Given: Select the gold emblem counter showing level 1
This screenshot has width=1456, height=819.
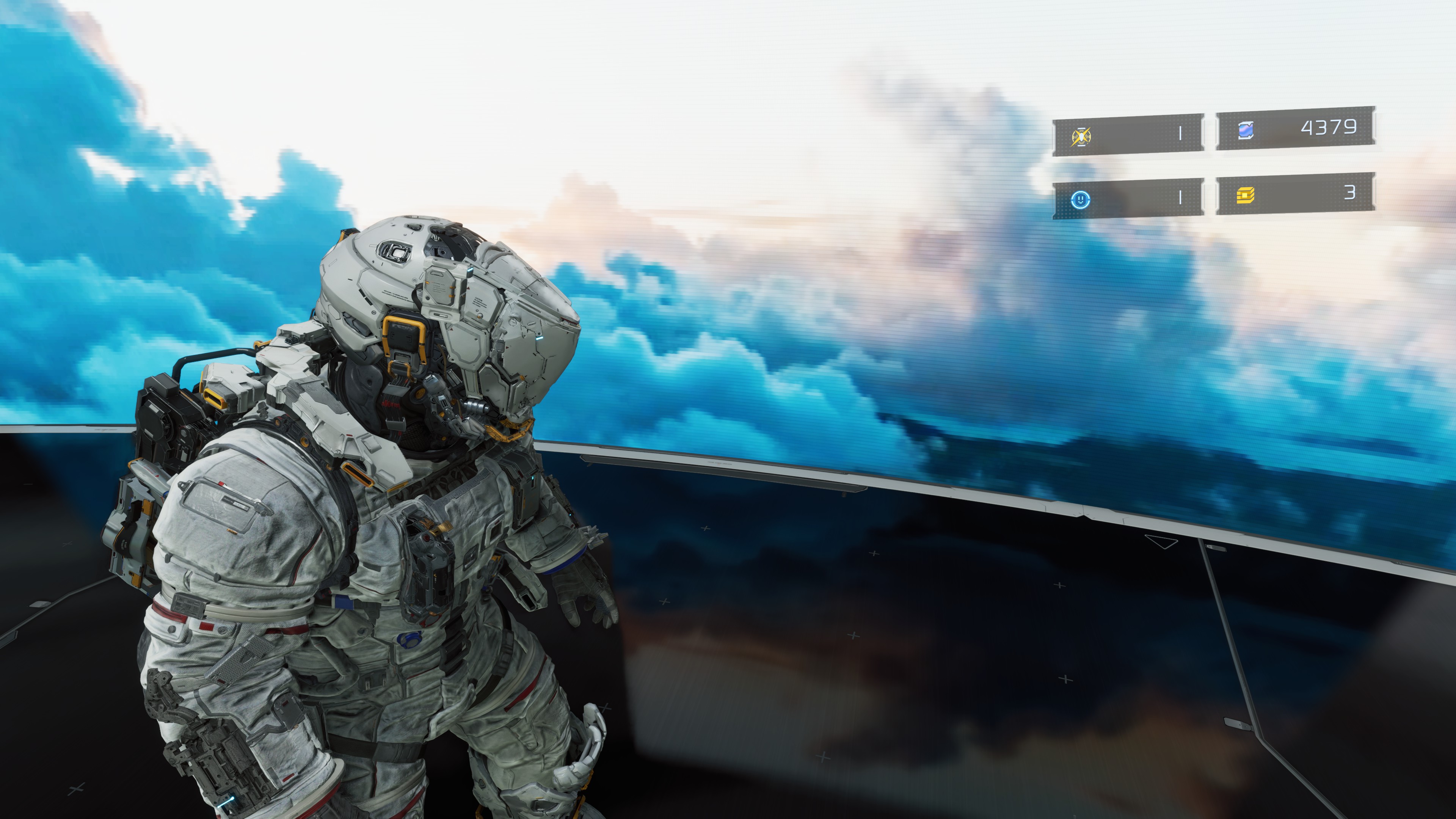Looking at the screenshot, I should (1181, 133).
